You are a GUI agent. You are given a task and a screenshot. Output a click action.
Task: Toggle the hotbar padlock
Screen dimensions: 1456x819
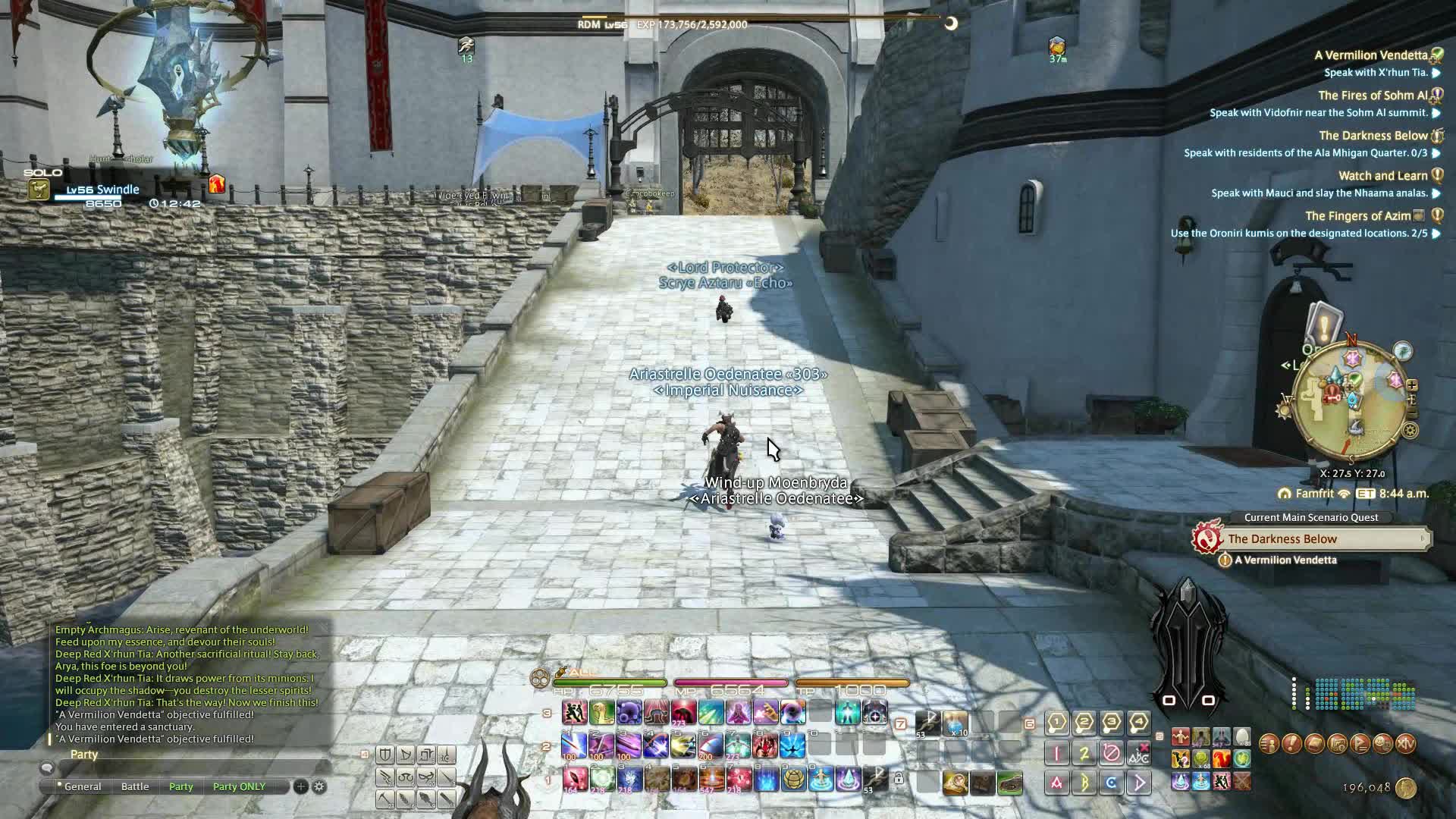click(x=899, y=779)
